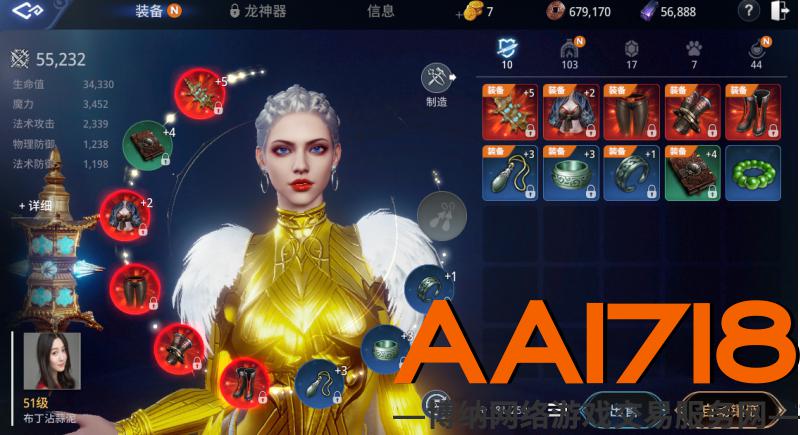This screenshot has width=800, height=435.
Task: Open the locked 龙神器 tab
Action: coord(258,11)
